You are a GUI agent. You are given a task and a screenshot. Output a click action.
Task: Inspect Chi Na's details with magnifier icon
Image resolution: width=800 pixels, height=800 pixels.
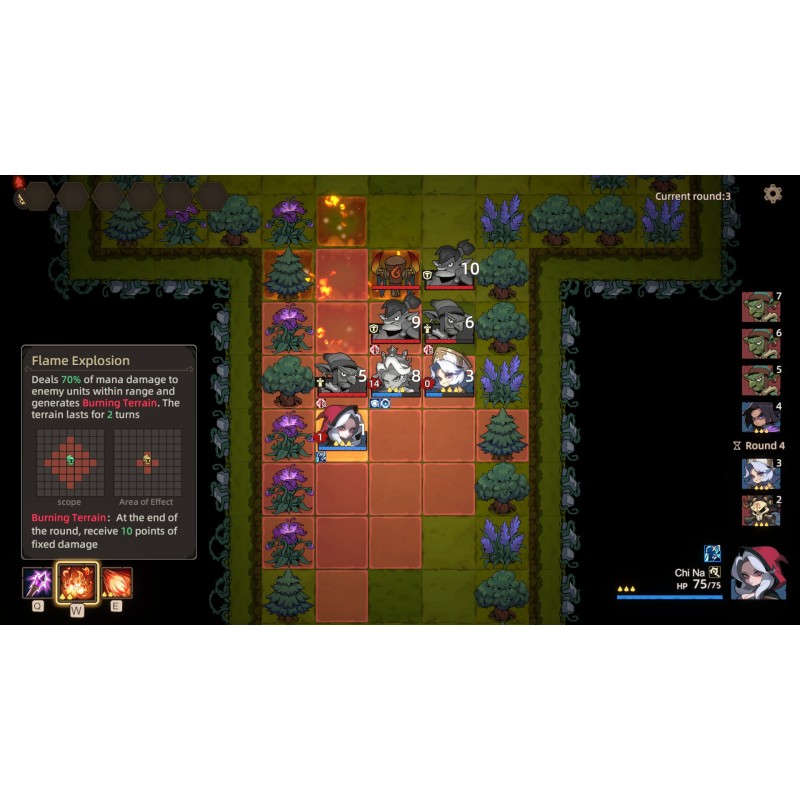click(x=714, y=572)
